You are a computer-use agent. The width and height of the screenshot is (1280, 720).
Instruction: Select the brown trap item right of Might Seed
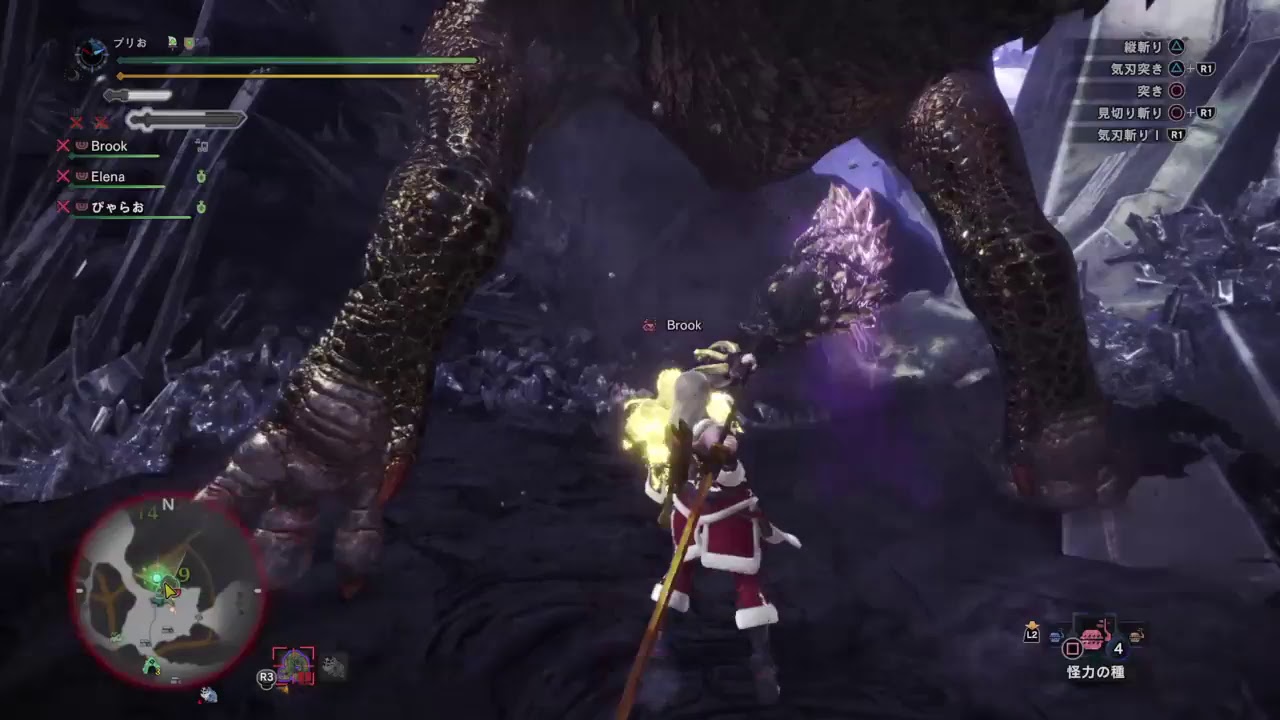click(1136, 636)
